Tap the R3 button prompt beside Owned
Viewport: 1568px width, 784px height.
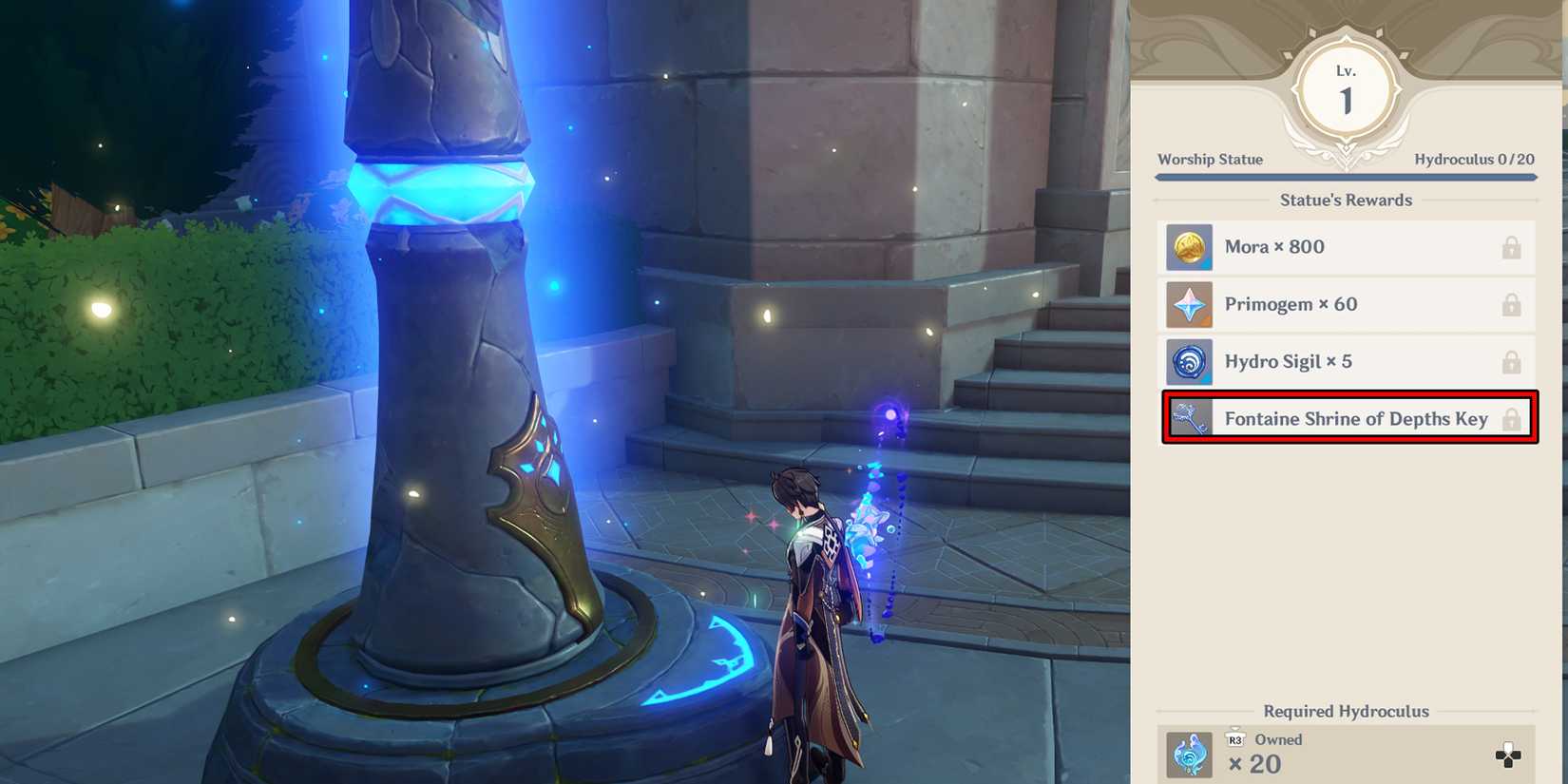(x=1235, y=739)
